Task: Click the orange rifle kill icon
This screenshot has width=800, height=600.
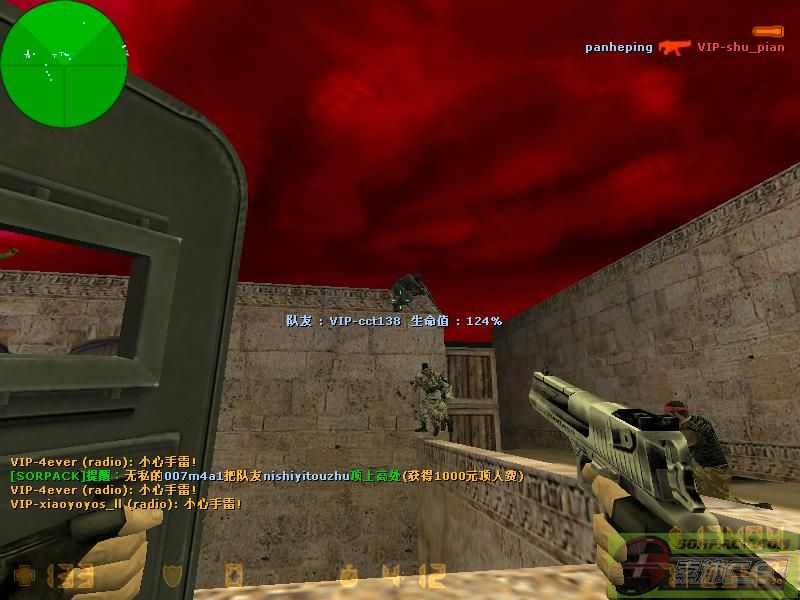Action: (675, 47)
